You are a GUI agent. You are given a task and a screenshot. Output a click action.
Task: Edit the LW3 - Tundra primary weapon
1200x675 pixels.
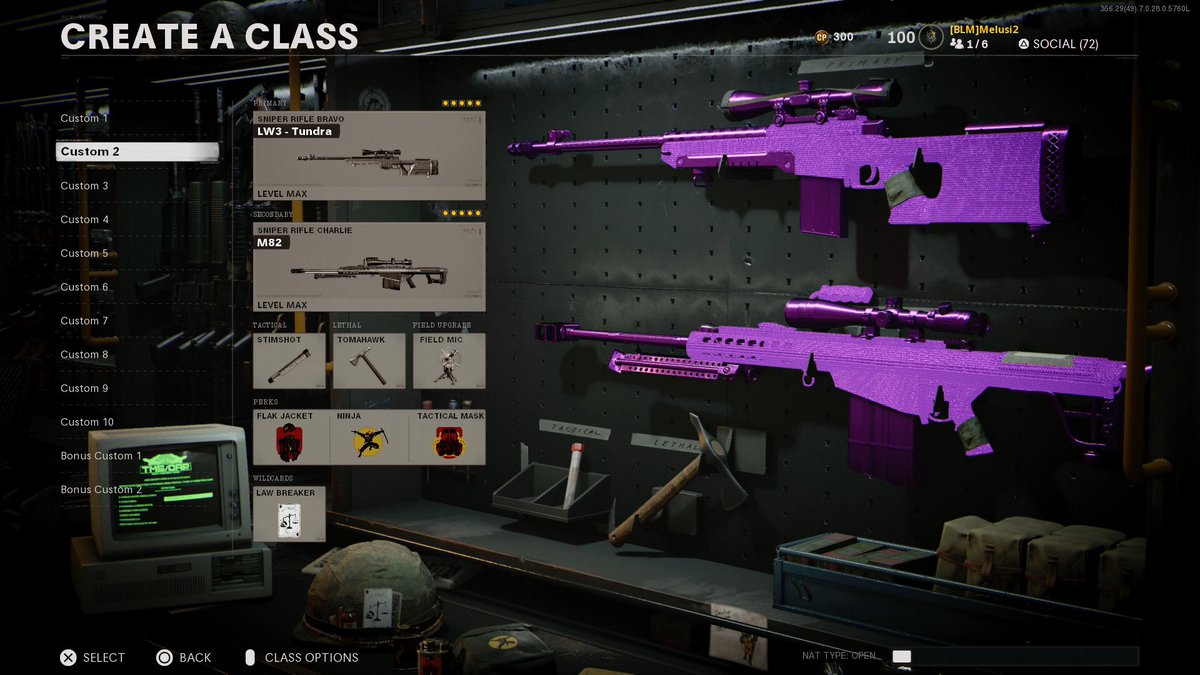(x=369, y=156)
